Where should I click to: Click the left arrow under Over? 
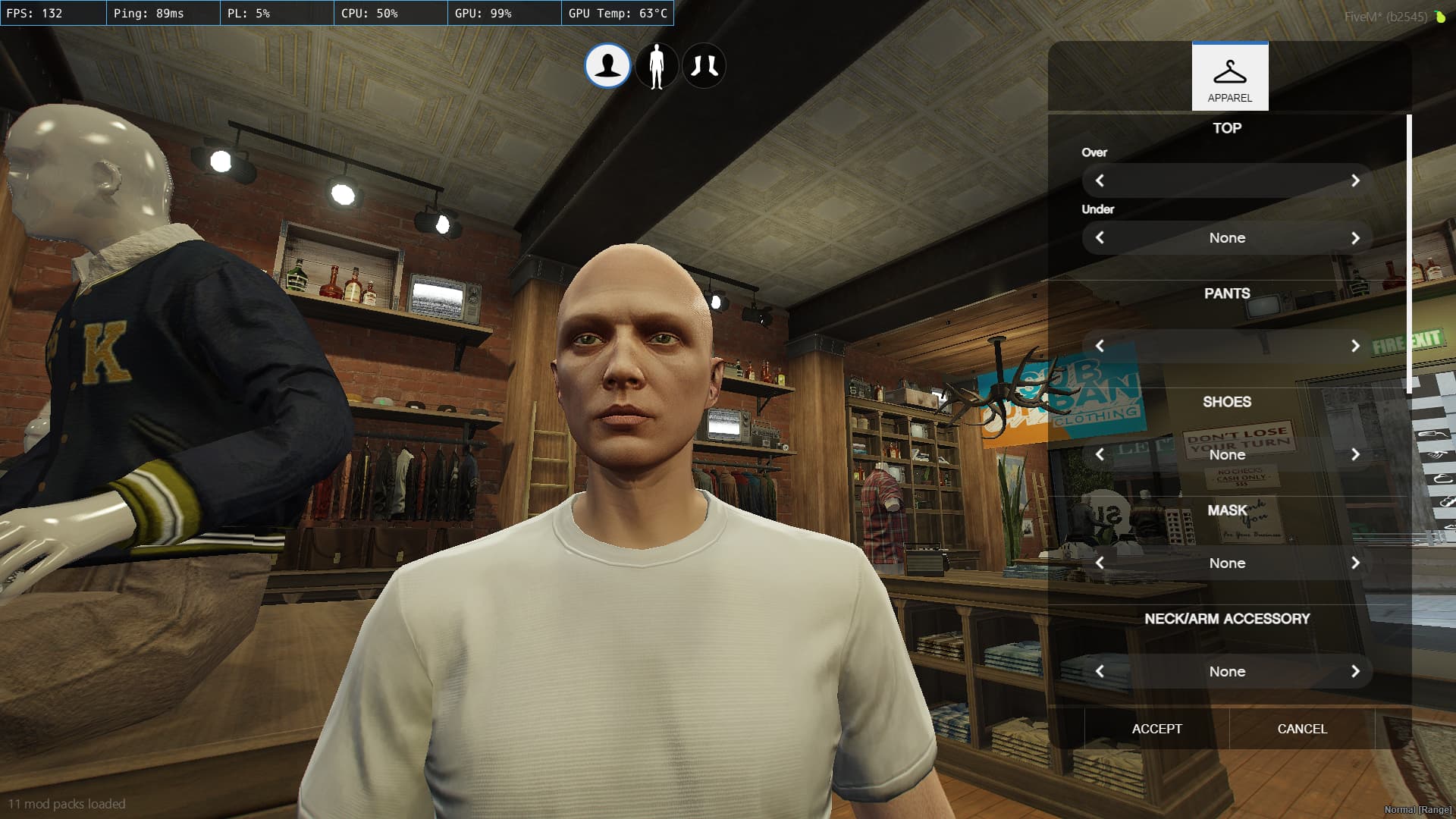pyautogui.click(x=1100, y=181)
